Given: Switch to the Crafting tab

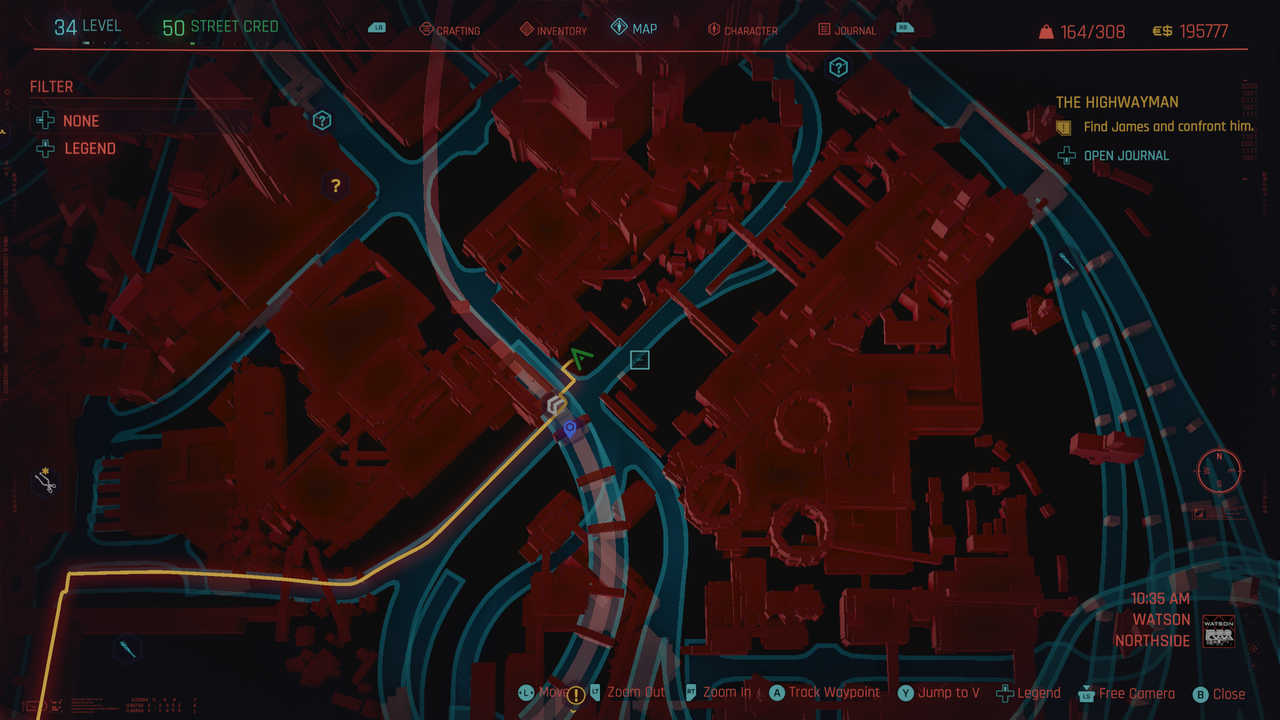Looking at the screenshot, I should 449,30.
